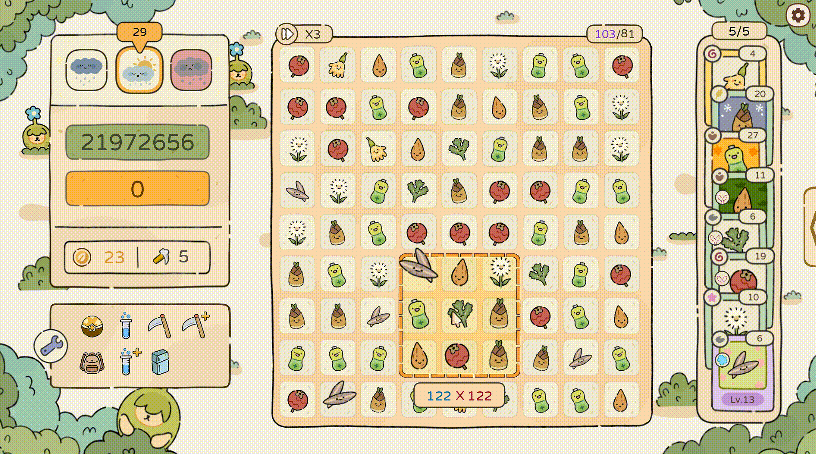Toggle the X3 fast-forward speed button
Screen dimensions: 816x454
coord(301,34)
